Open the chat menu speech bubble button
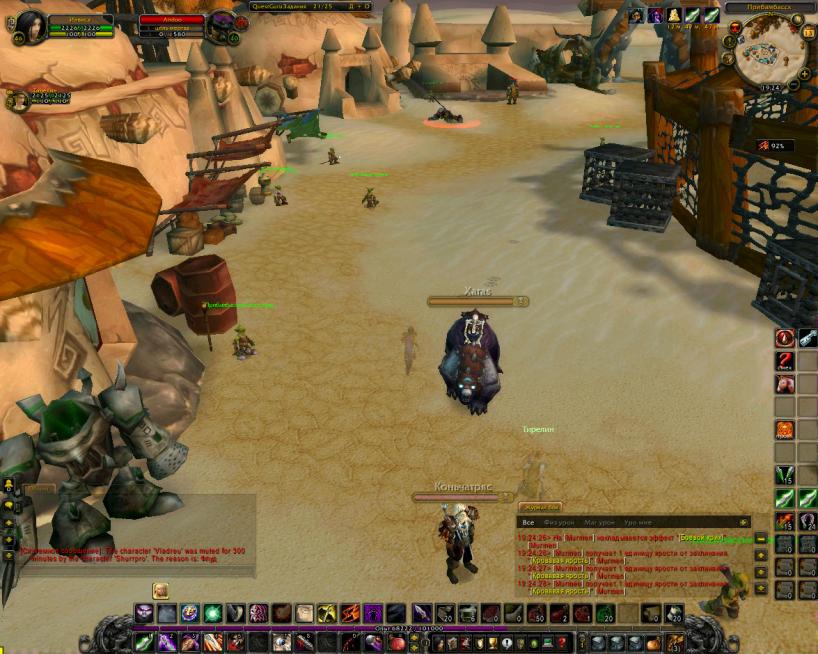 (9, 506)
